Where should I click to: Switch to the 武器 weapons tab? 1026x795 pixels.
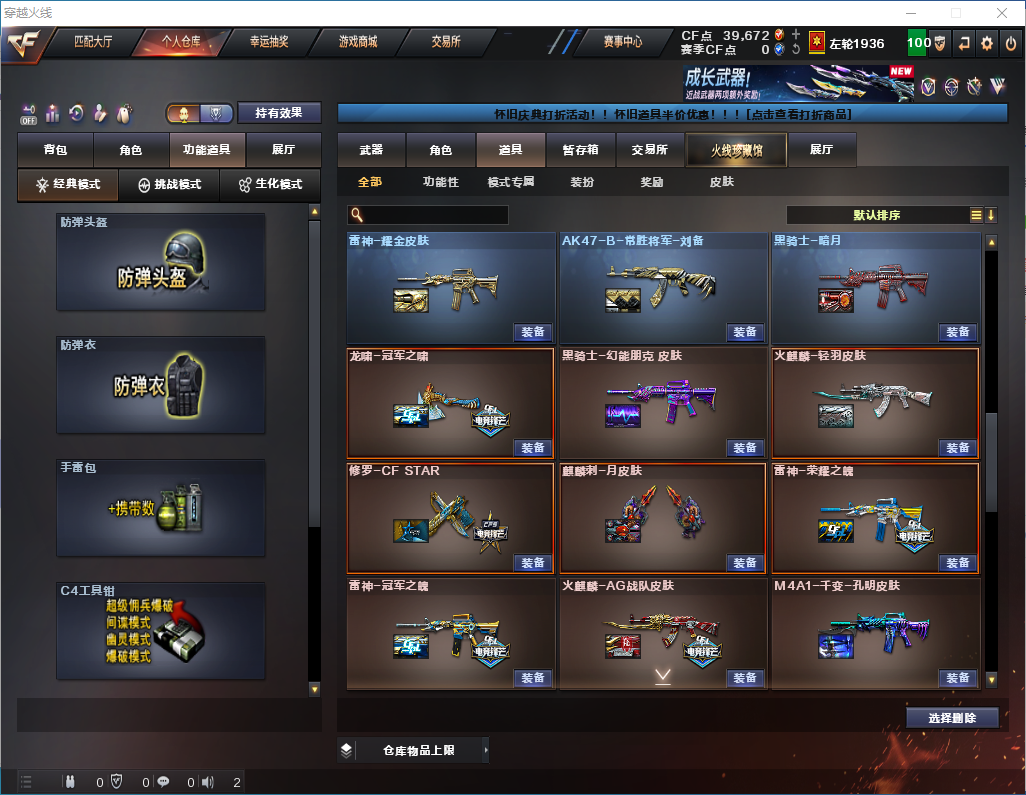(x=371, y=150)
